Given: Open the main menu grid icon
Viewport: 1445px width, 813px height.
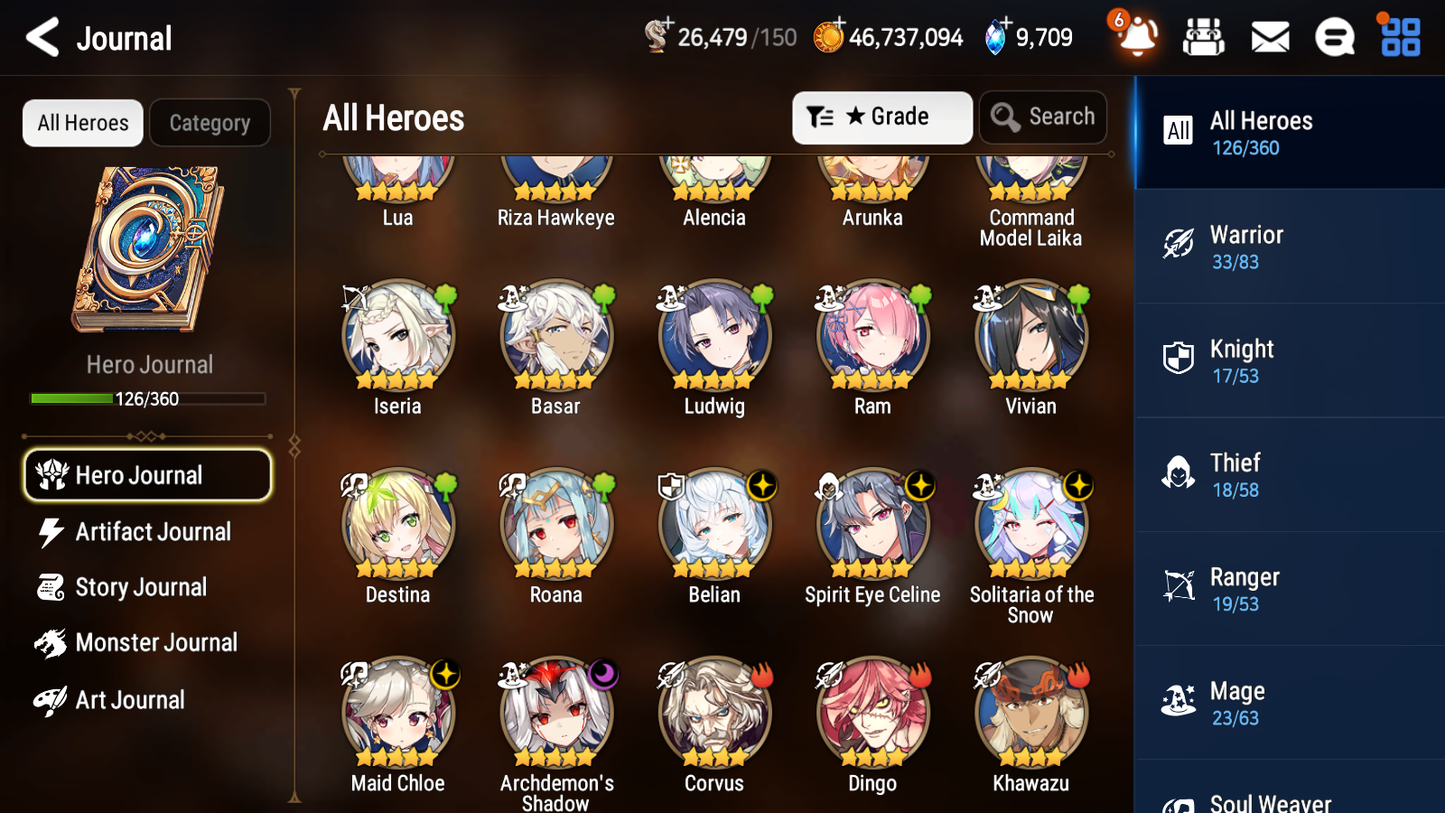Looking at the screenshot, I should [x=1399, y=36].
